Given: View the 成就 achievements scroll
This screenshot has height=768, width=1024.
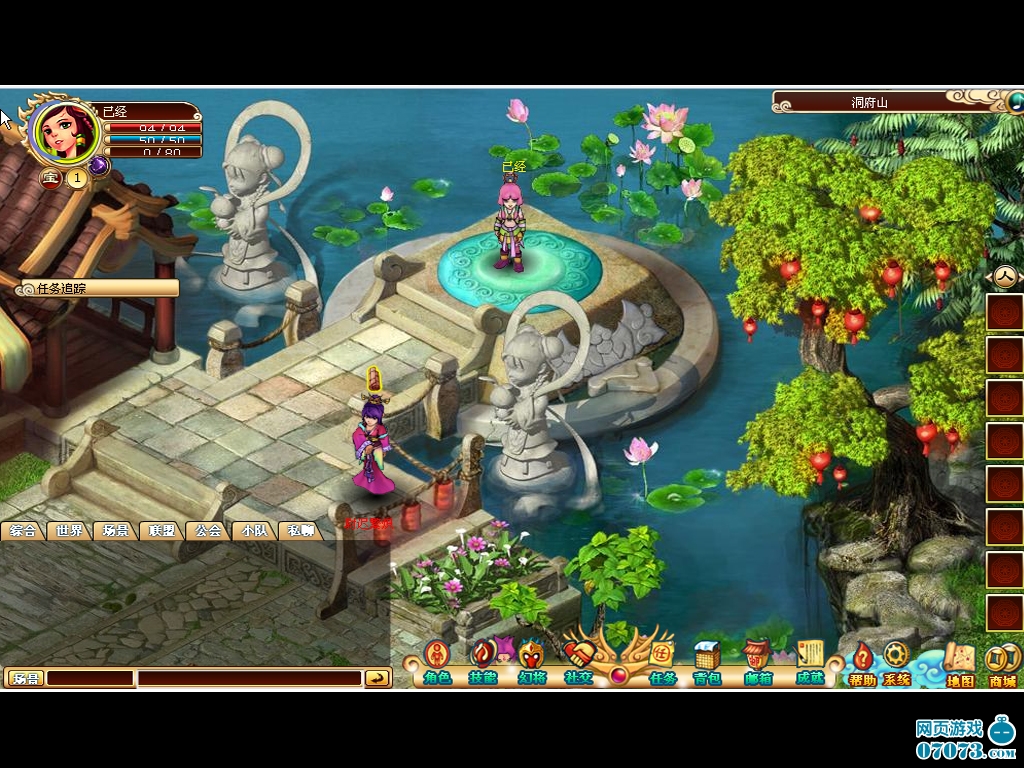Looking at the screenshot, I should click(x=809, y=660).
